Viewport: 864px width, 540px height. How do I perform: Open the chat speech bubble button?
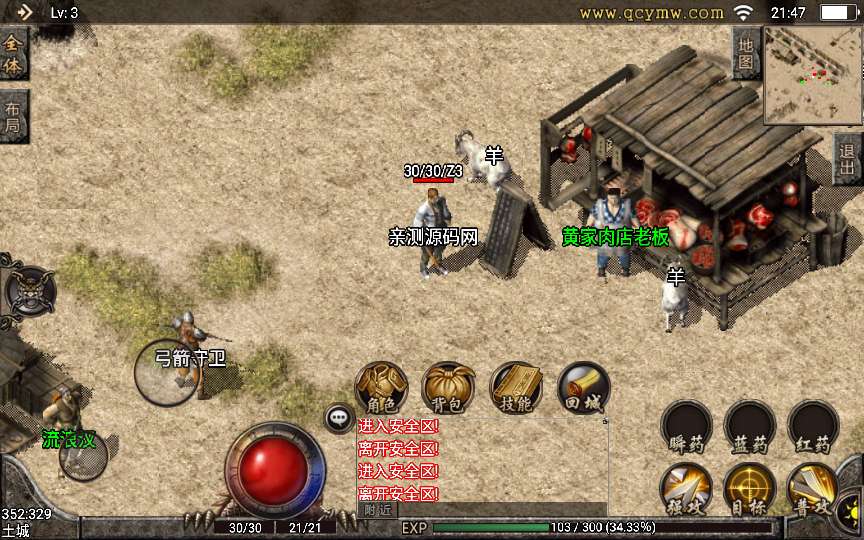(x=340, y=418)
